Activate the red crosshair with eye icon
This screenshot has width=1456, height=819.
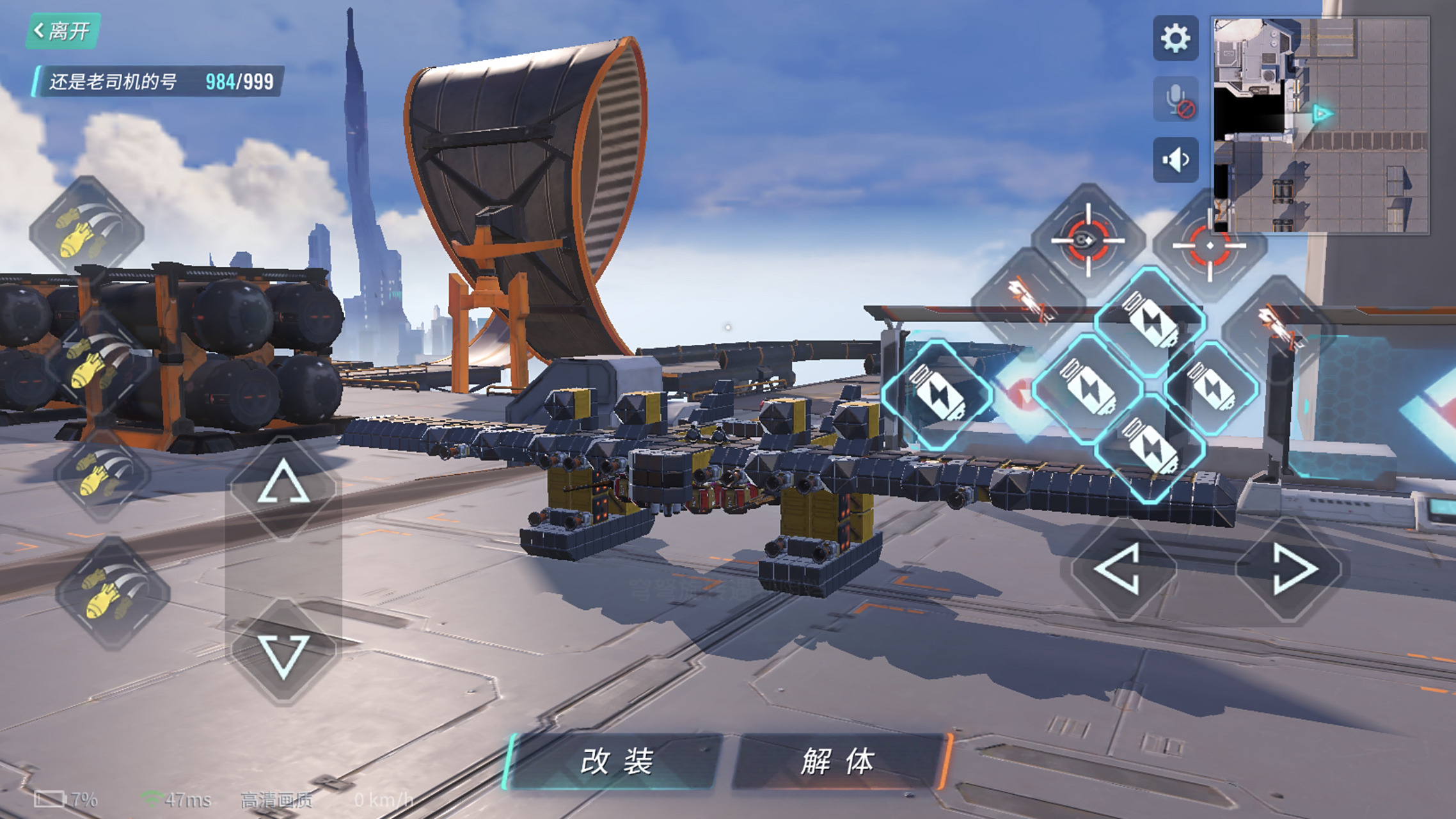tap(1088, 240)
